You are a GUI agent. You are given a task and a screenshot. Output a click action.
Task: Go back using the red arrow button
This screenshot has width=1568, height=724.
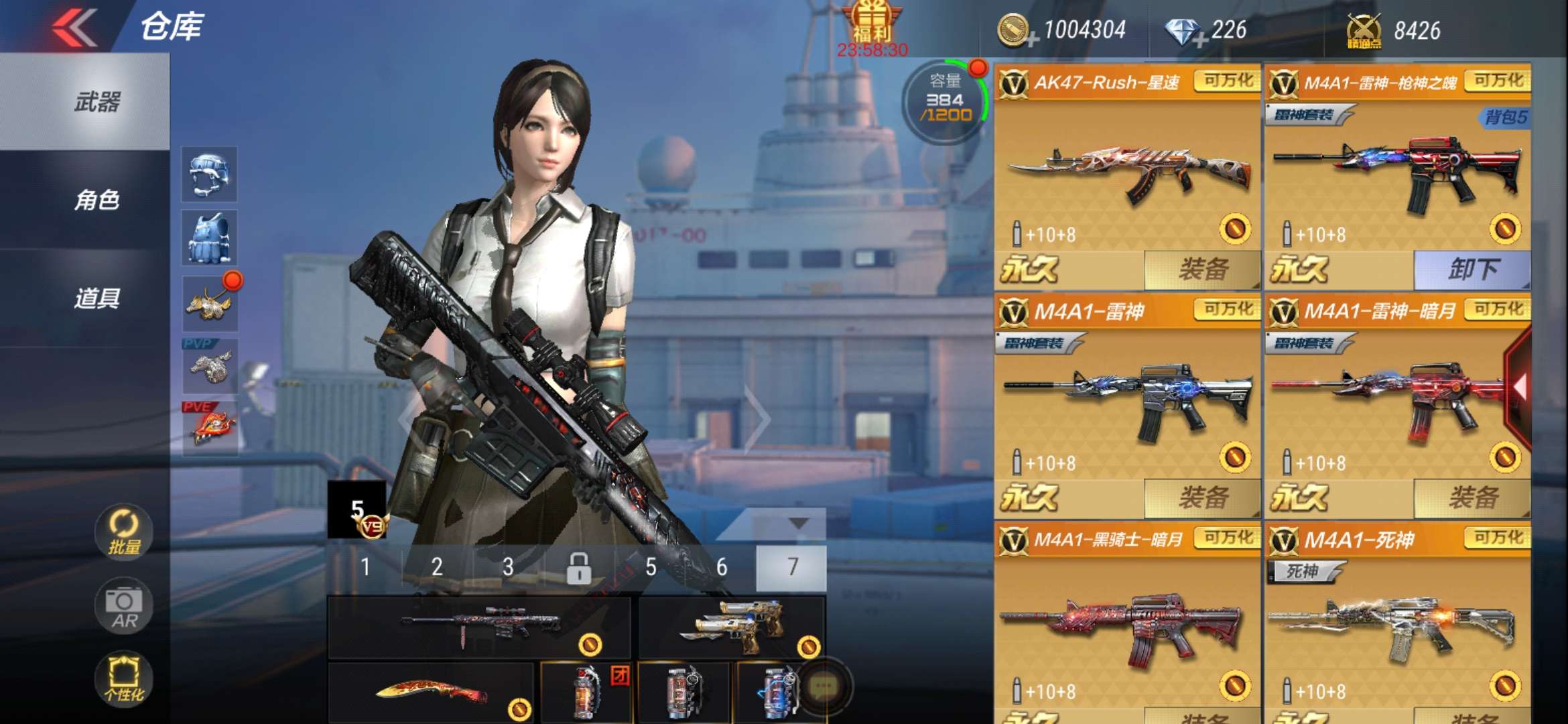[75, 27]
